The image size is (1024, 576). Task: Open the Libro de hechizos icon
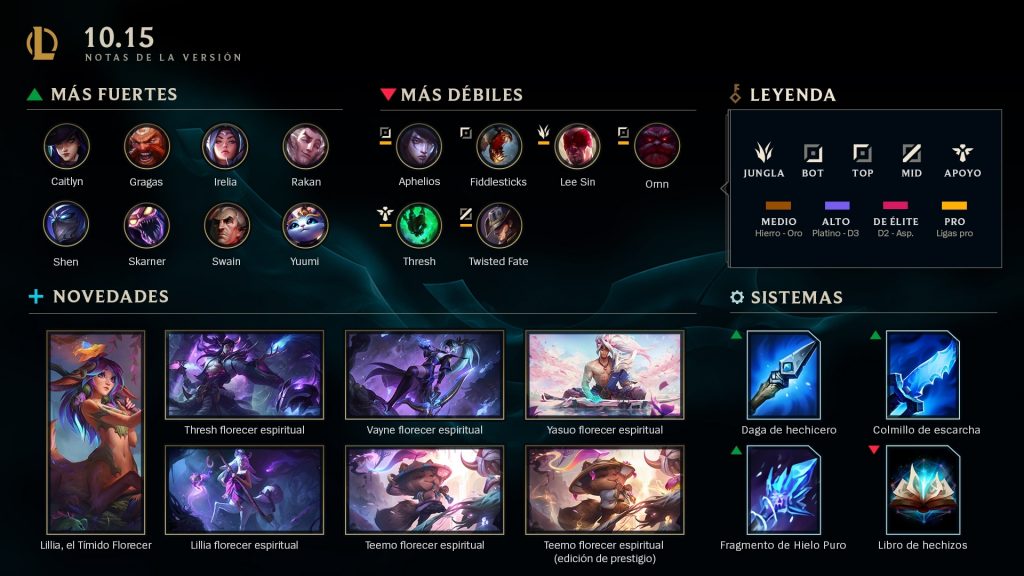point(923,489)
